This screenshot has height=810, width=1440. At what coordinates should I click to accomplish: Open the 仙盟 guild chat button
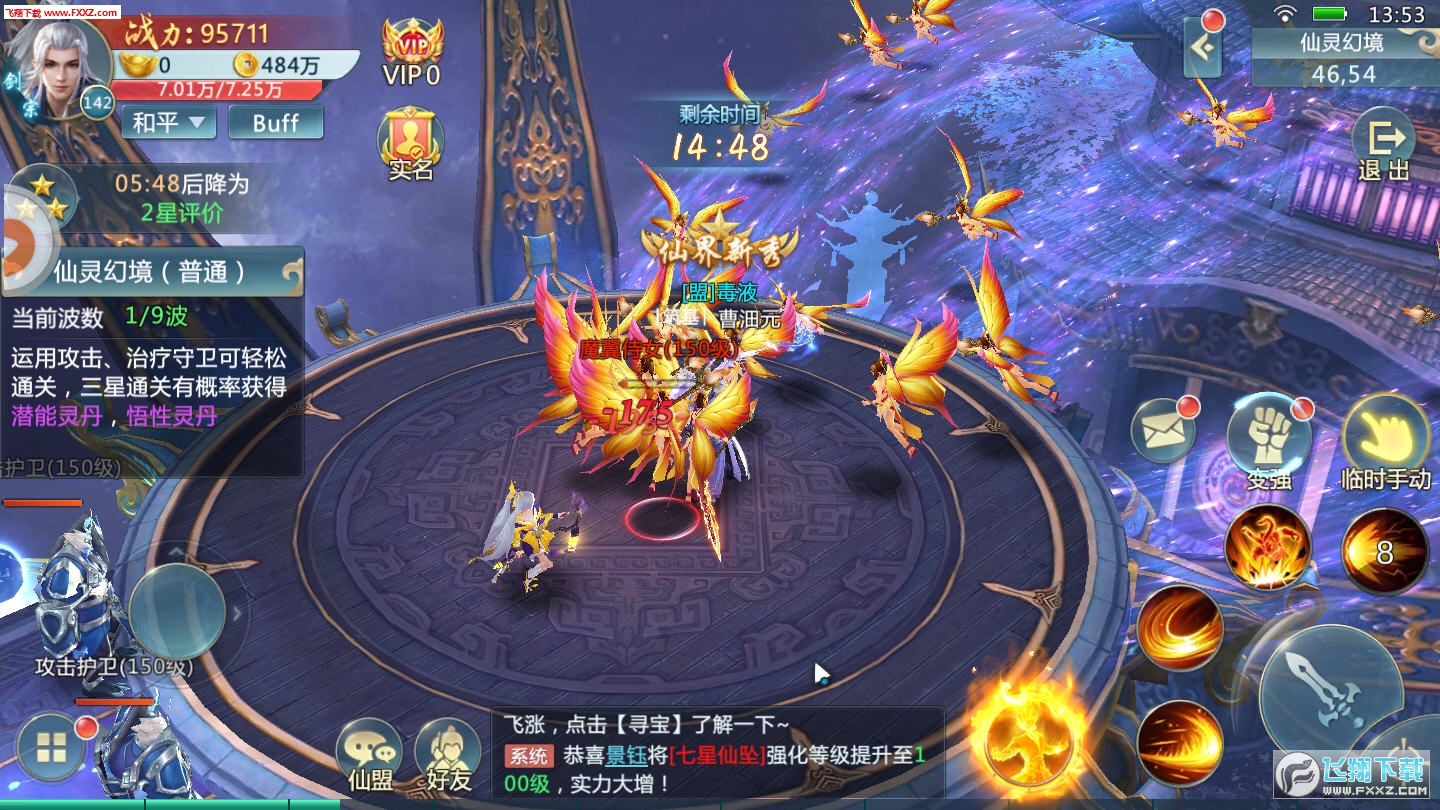(x=370, y=755)
